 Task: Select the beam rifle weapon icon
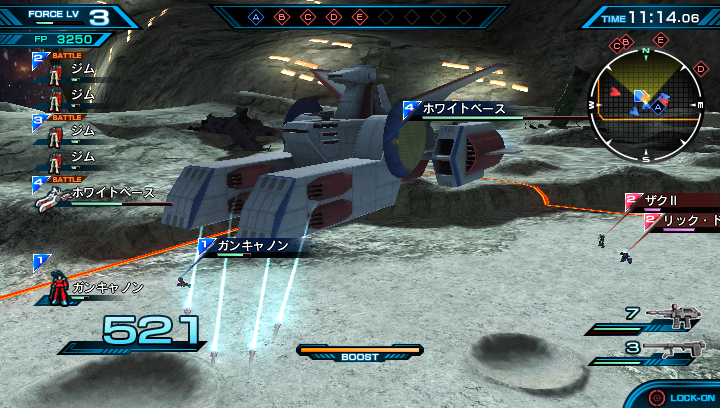point(673,317)
